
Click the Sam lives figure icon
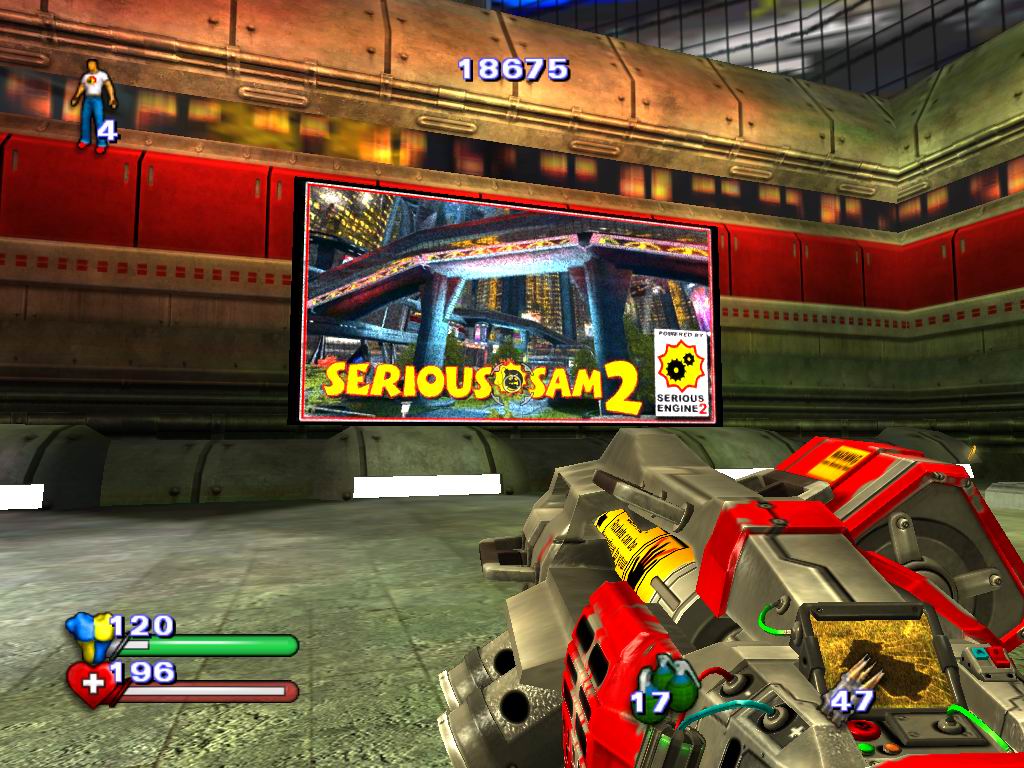pos(93,104)
